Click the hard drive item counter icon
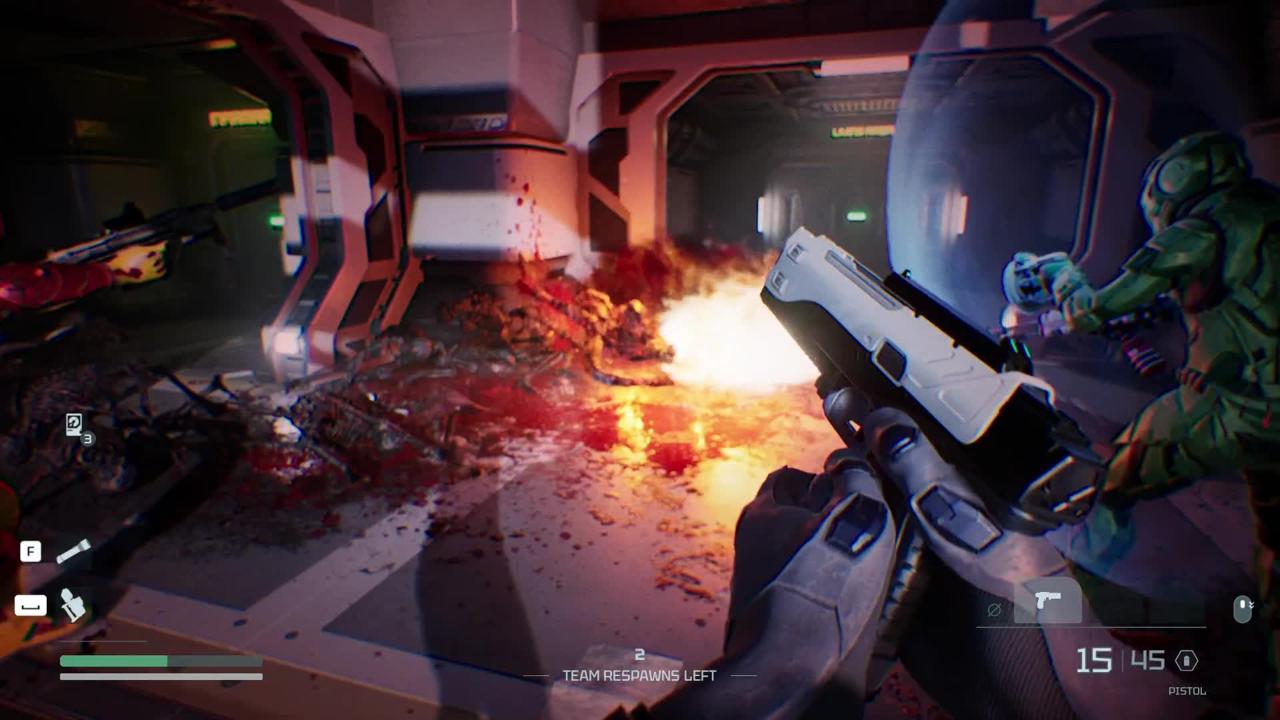Viewport: 1280px width, 720px height. 74,424
